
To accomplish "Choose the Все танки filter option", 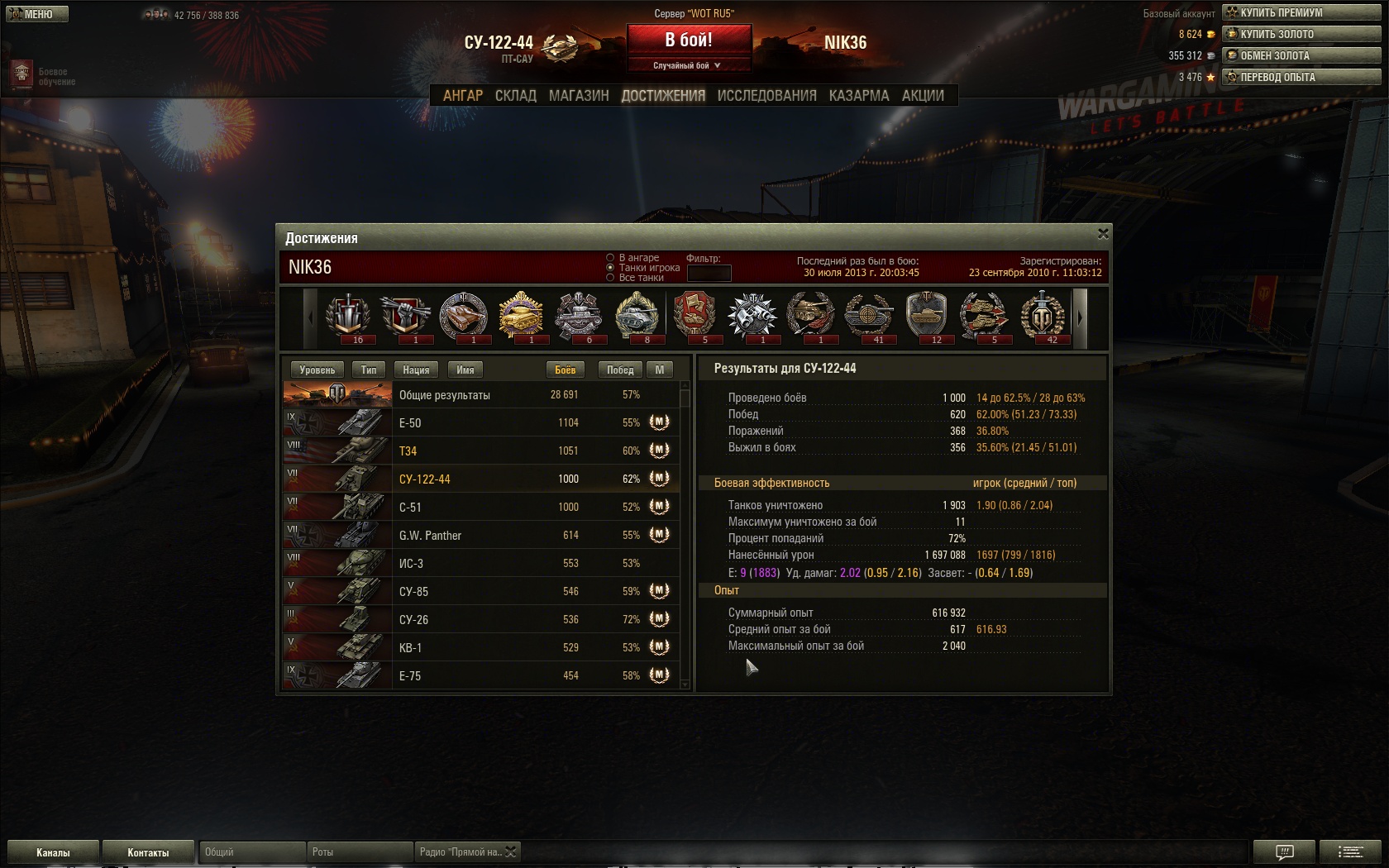I will coord(611,278).
